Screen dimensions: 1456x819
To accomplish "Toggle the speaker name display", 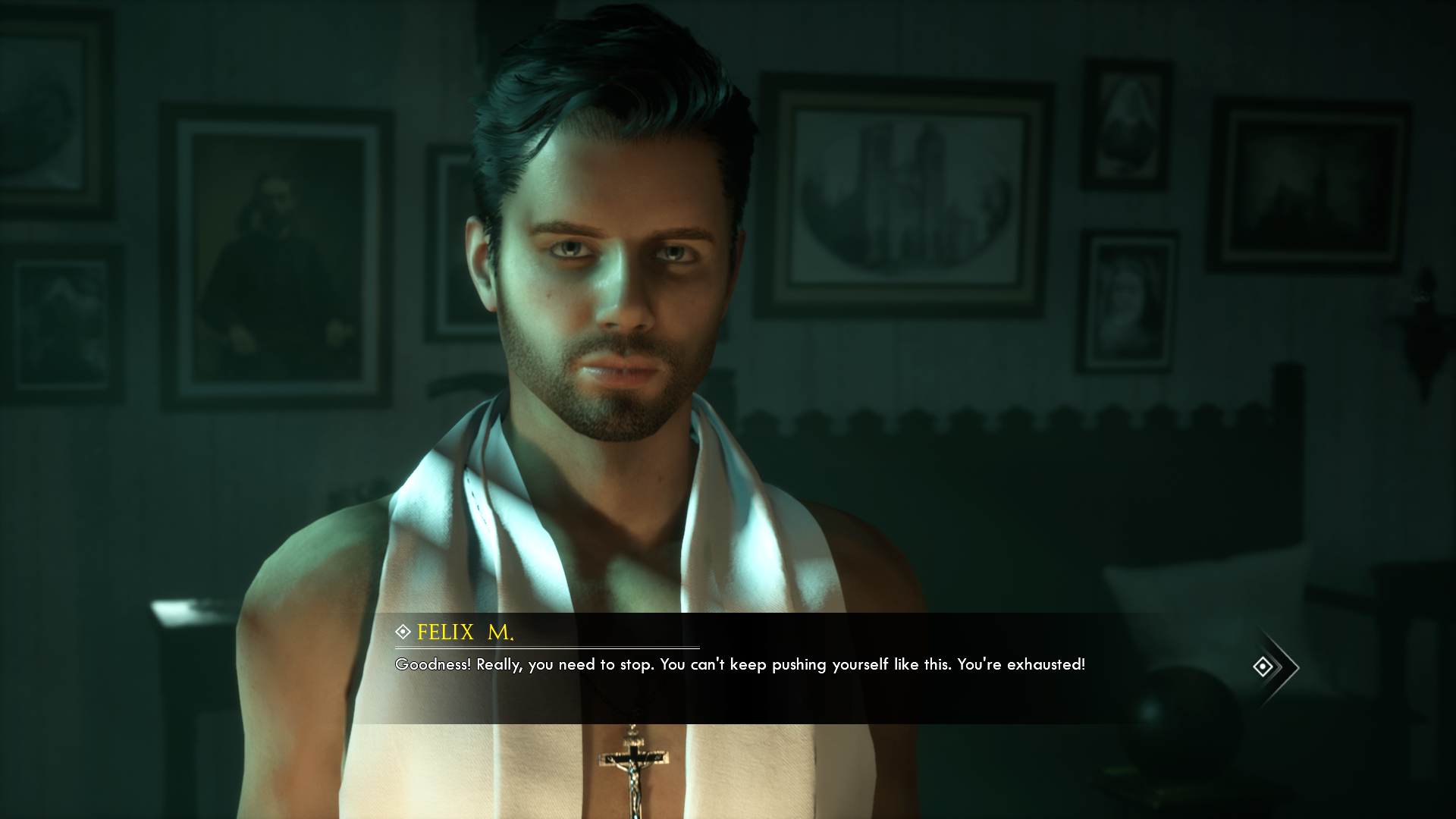I will point(464,630).
